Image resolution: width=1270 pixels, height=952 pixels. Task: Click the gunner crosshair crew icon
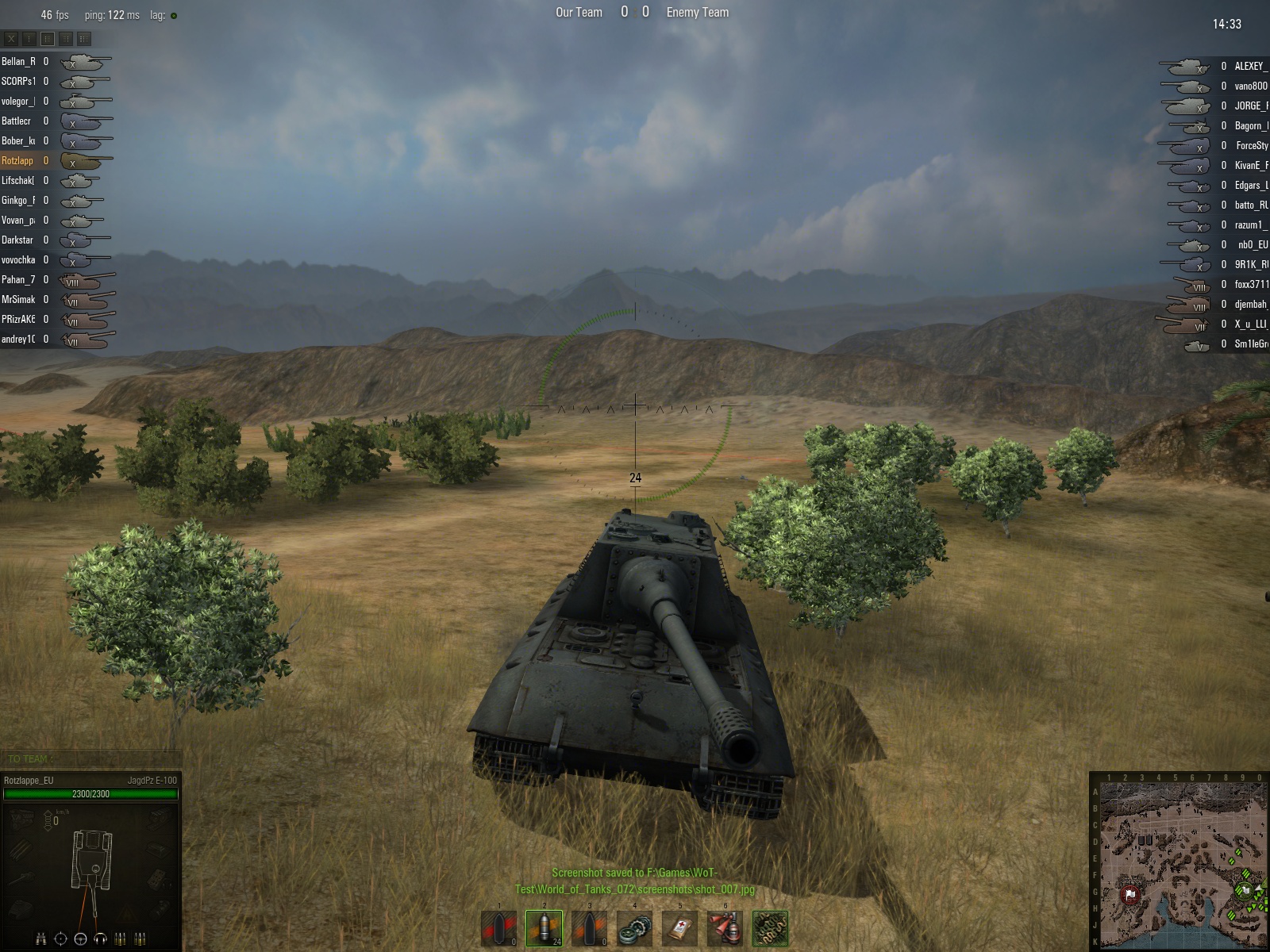tap(60, 939)
